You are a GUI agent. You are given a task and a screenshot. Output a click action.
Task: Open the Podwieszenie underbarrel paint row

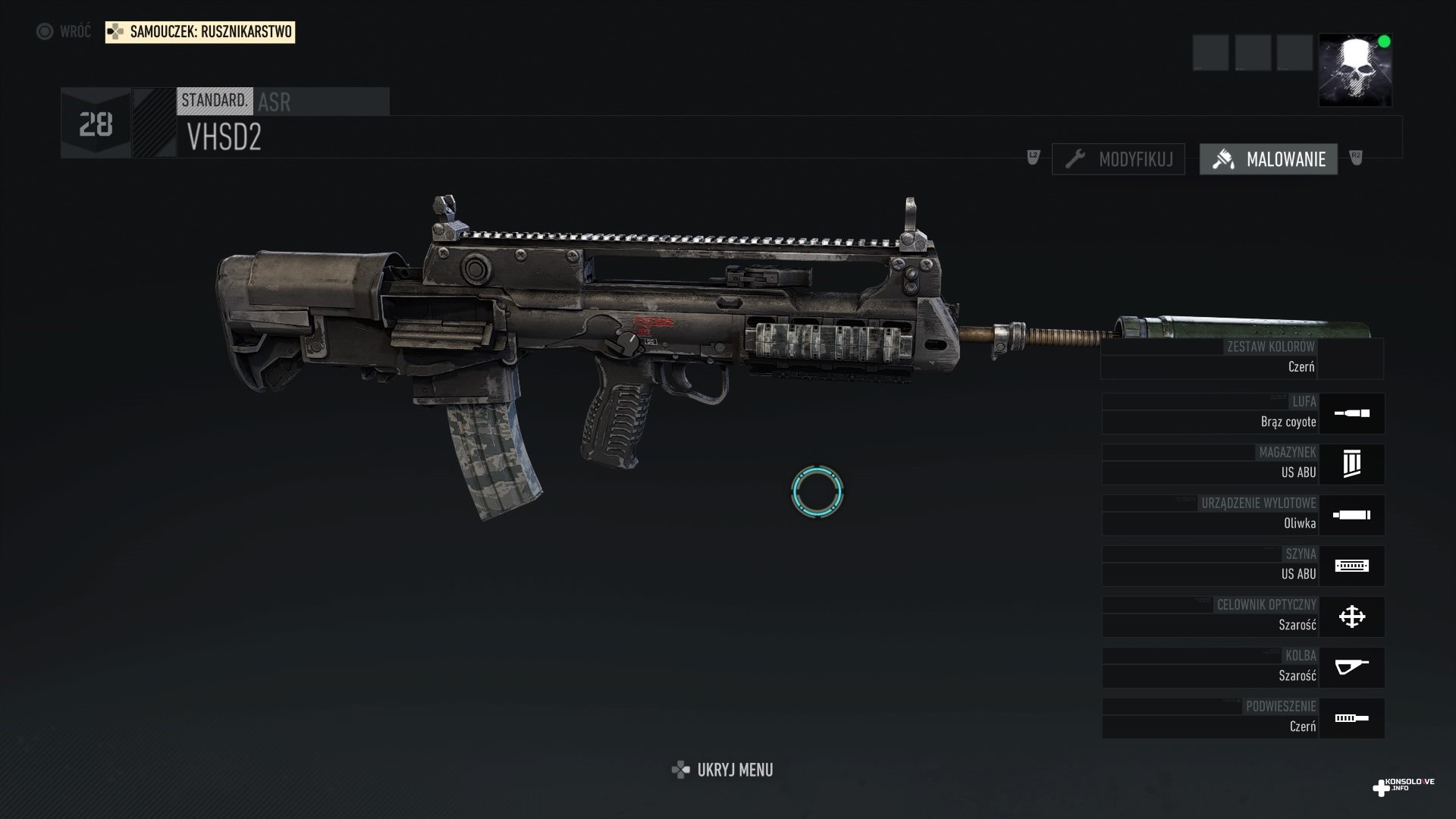coord(1243,718)
